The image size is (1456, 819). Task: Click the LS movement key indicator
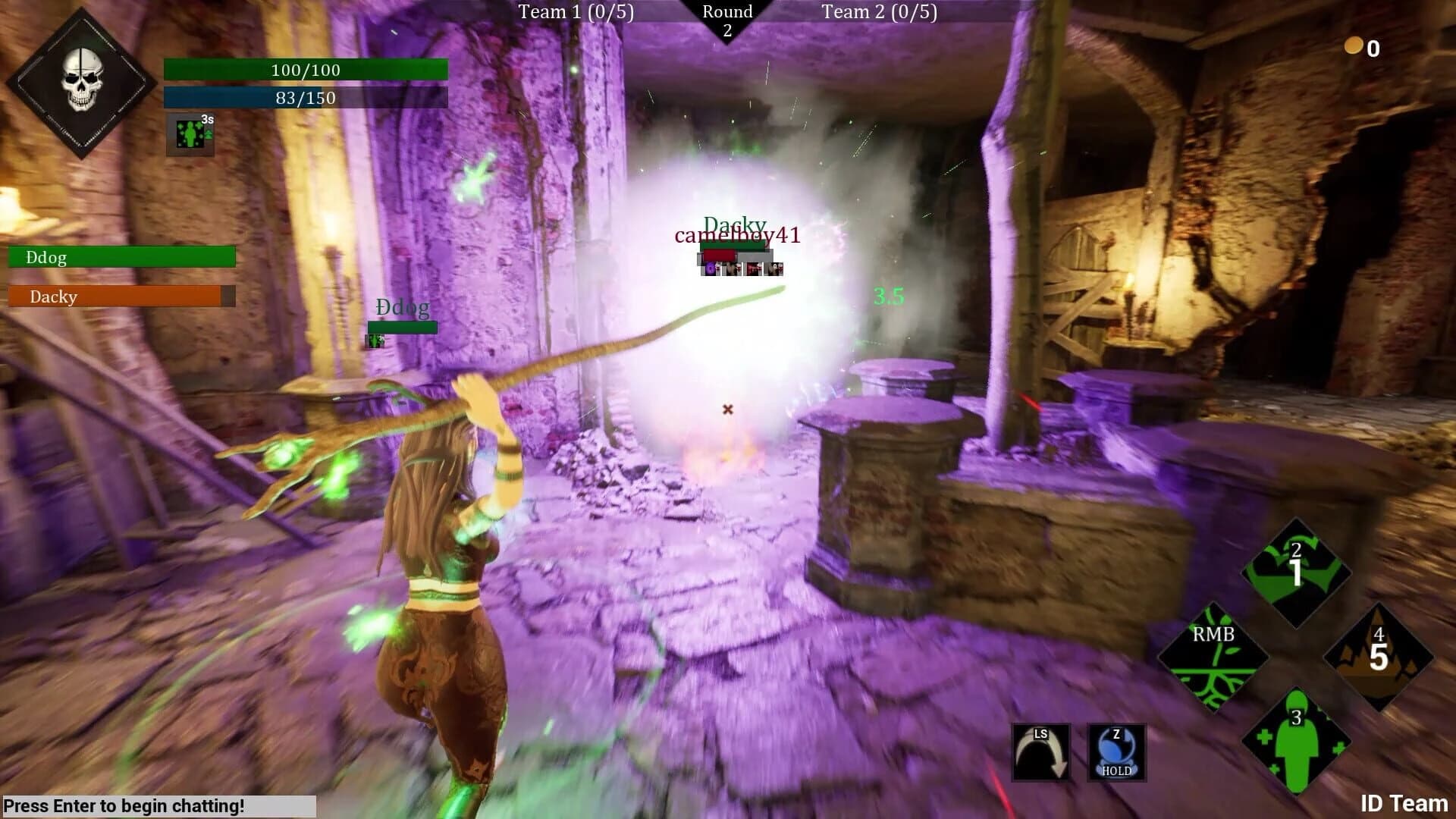[1040, 751]
